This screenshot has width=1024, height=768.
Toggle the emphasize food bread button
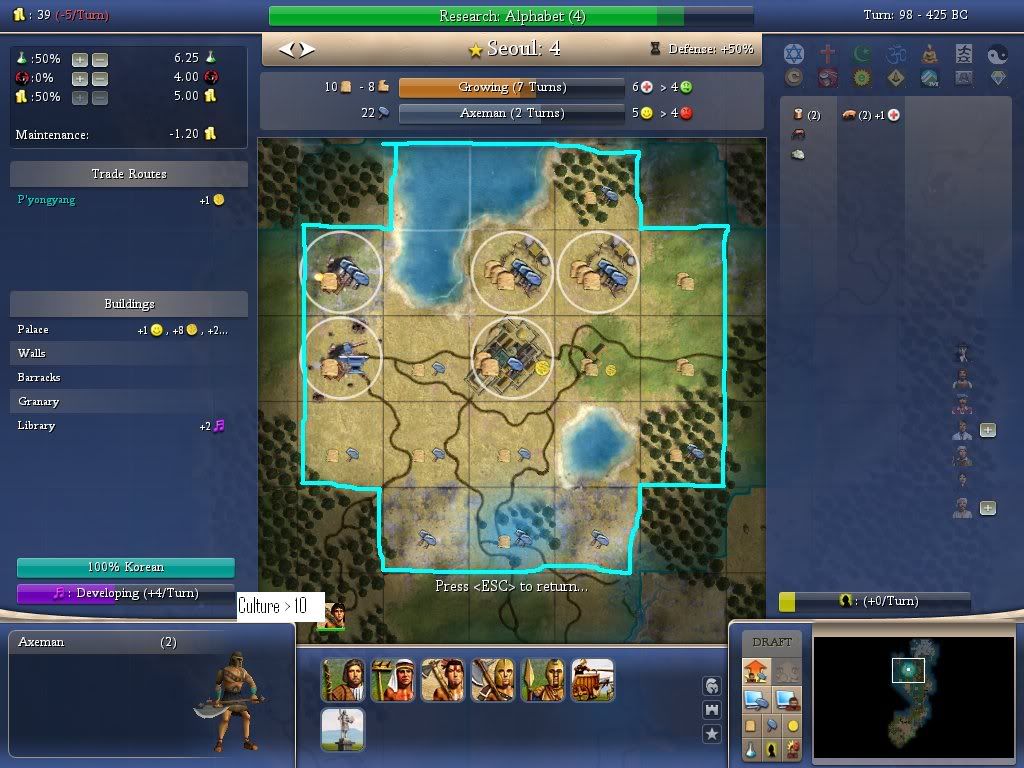pos(752,725)
